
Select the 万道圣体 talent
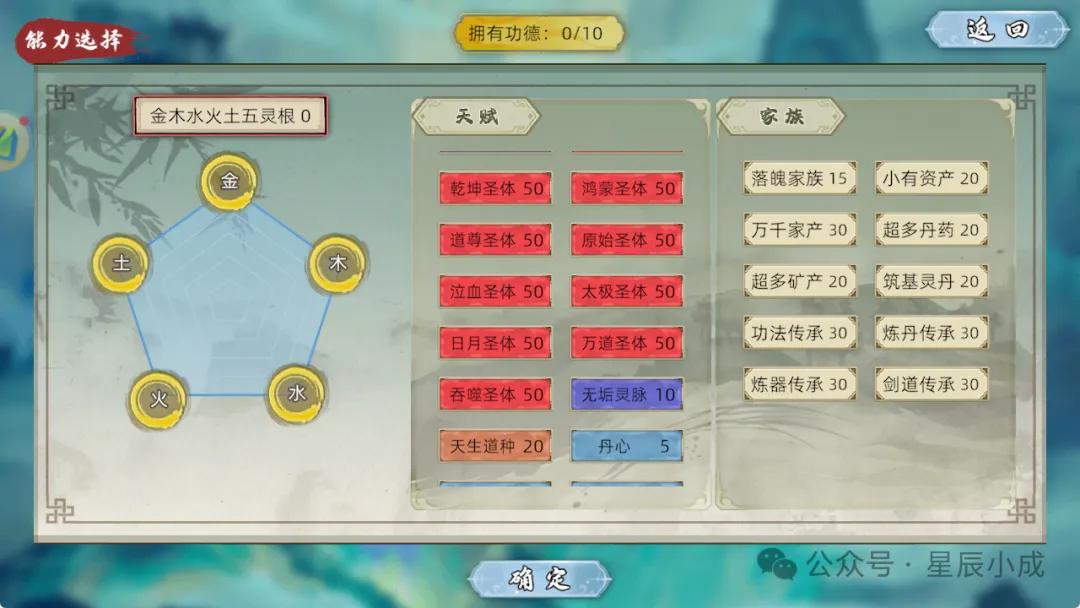pos(628,343)
